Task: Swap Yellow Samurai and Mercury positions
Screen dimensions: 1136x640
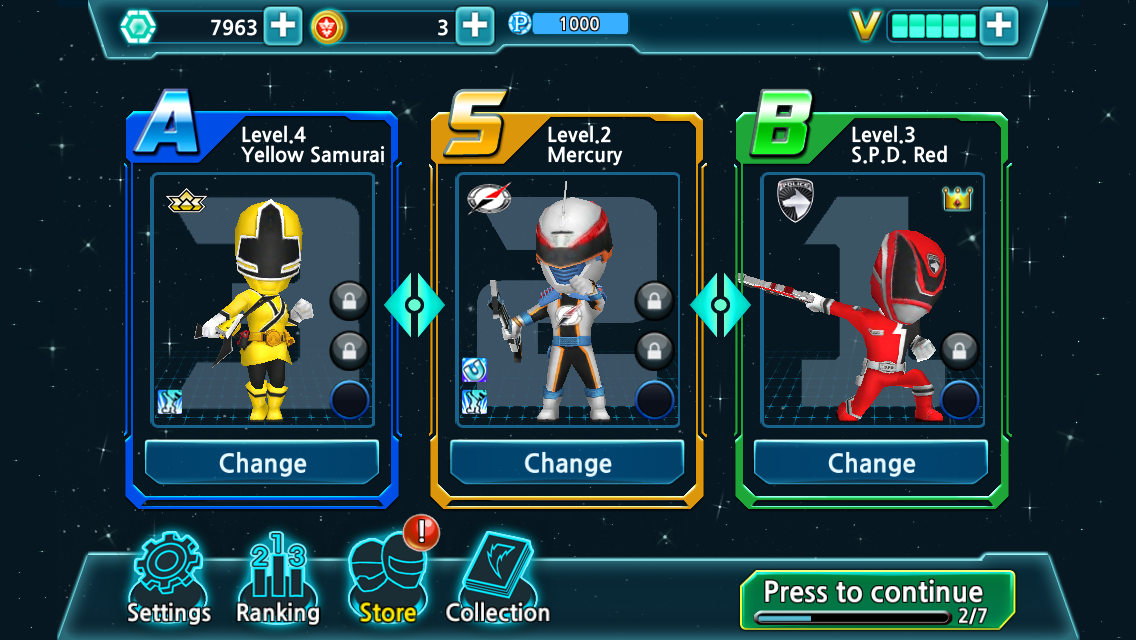Action: tap(414, 304)
